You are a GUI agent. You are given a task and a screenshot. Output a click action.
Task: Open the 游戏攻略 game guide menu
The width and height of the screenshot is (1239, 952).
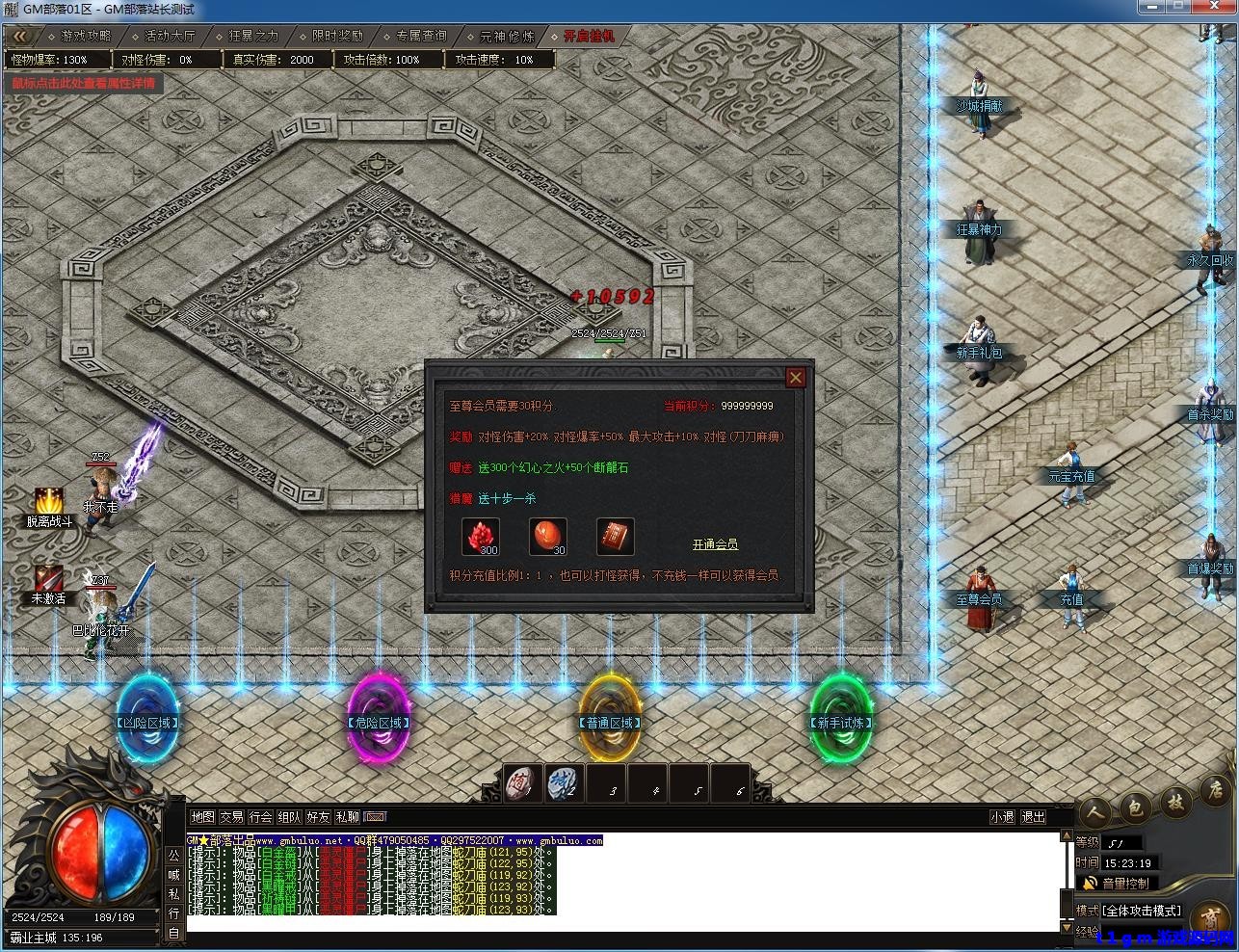86,36
